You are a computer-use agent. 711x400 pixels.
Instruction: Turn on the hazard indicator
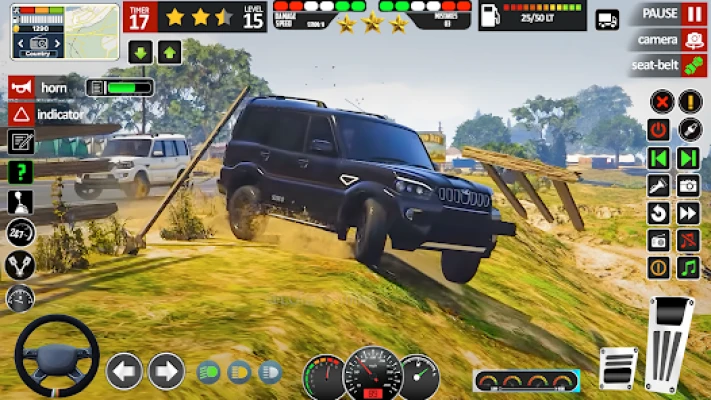tap(20, 114)
